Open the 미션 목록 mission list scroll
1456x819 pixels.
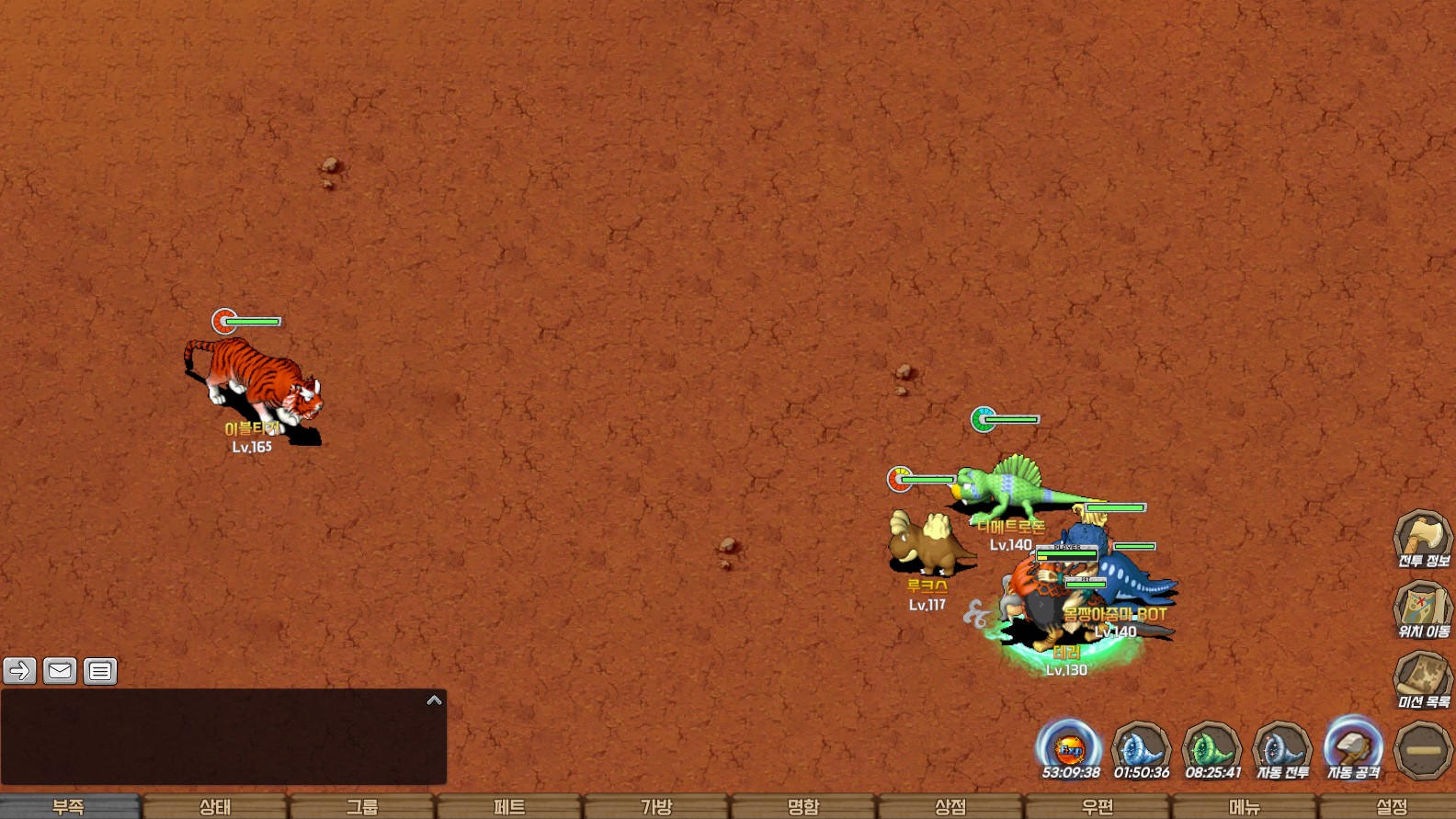[x=1423, y=680]
